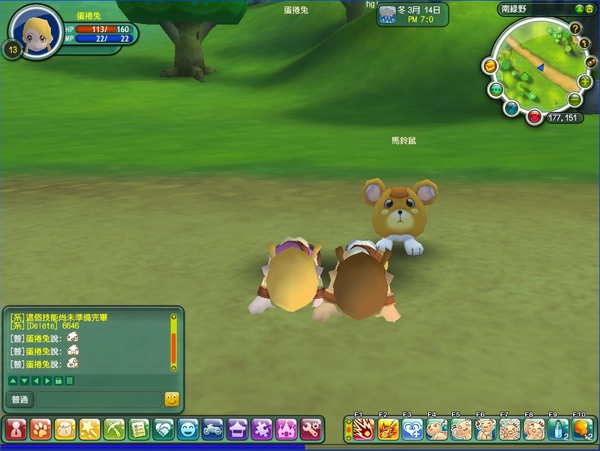Activate the red fire strike skill
The height and width of the screenshot is (451, 600).
pos(361,429)
